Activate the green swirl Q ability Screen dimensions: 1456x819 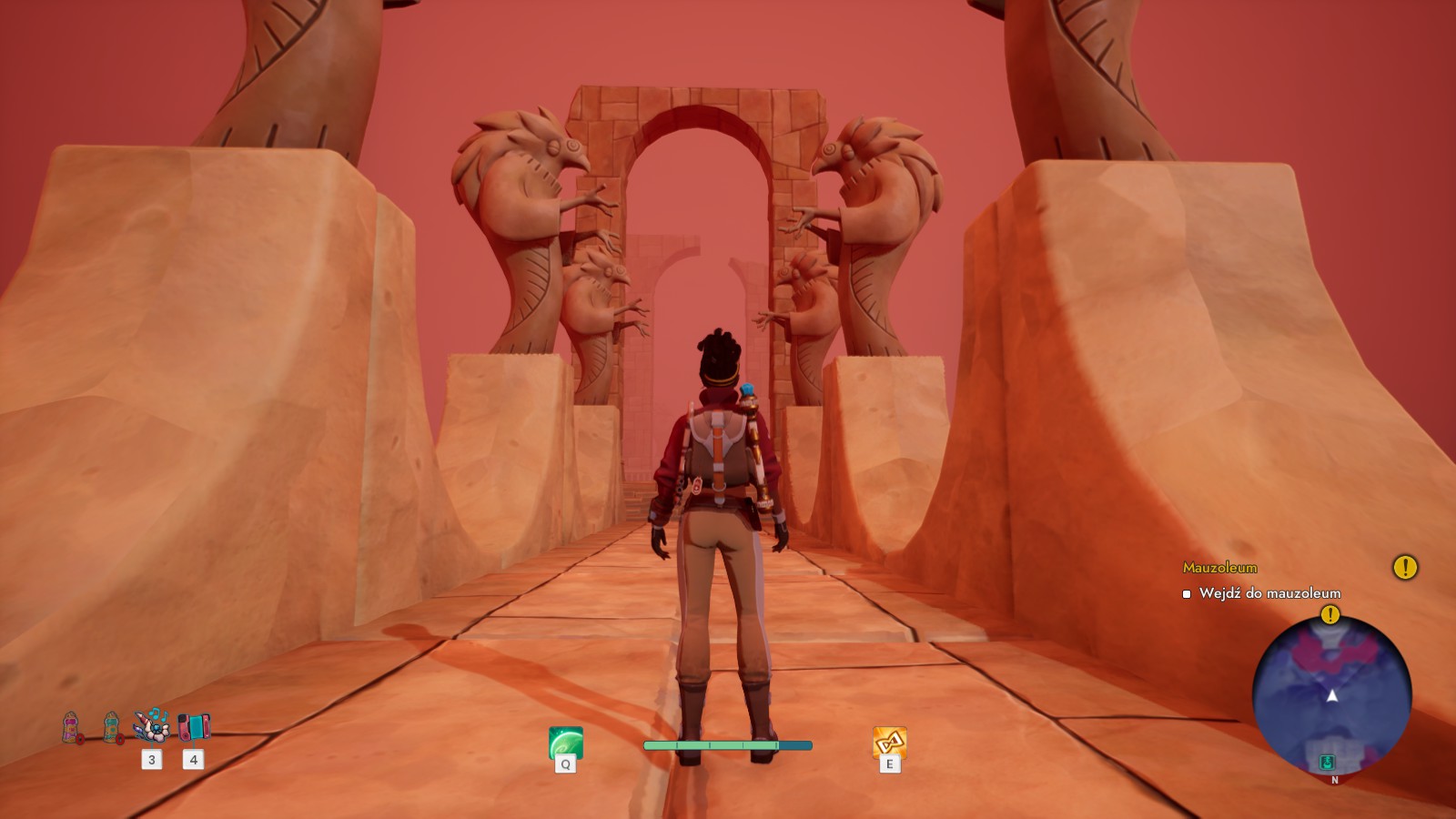[x=565, y=743]
